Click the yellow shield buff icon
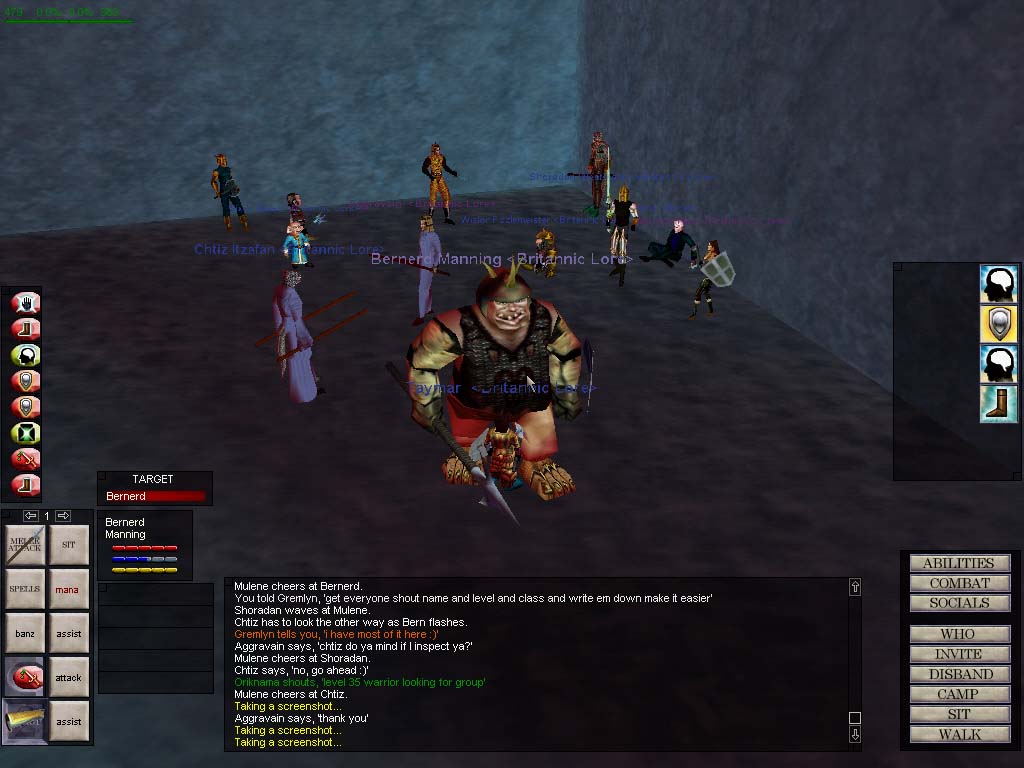1024x768 pixels. [x=999, y=324]
